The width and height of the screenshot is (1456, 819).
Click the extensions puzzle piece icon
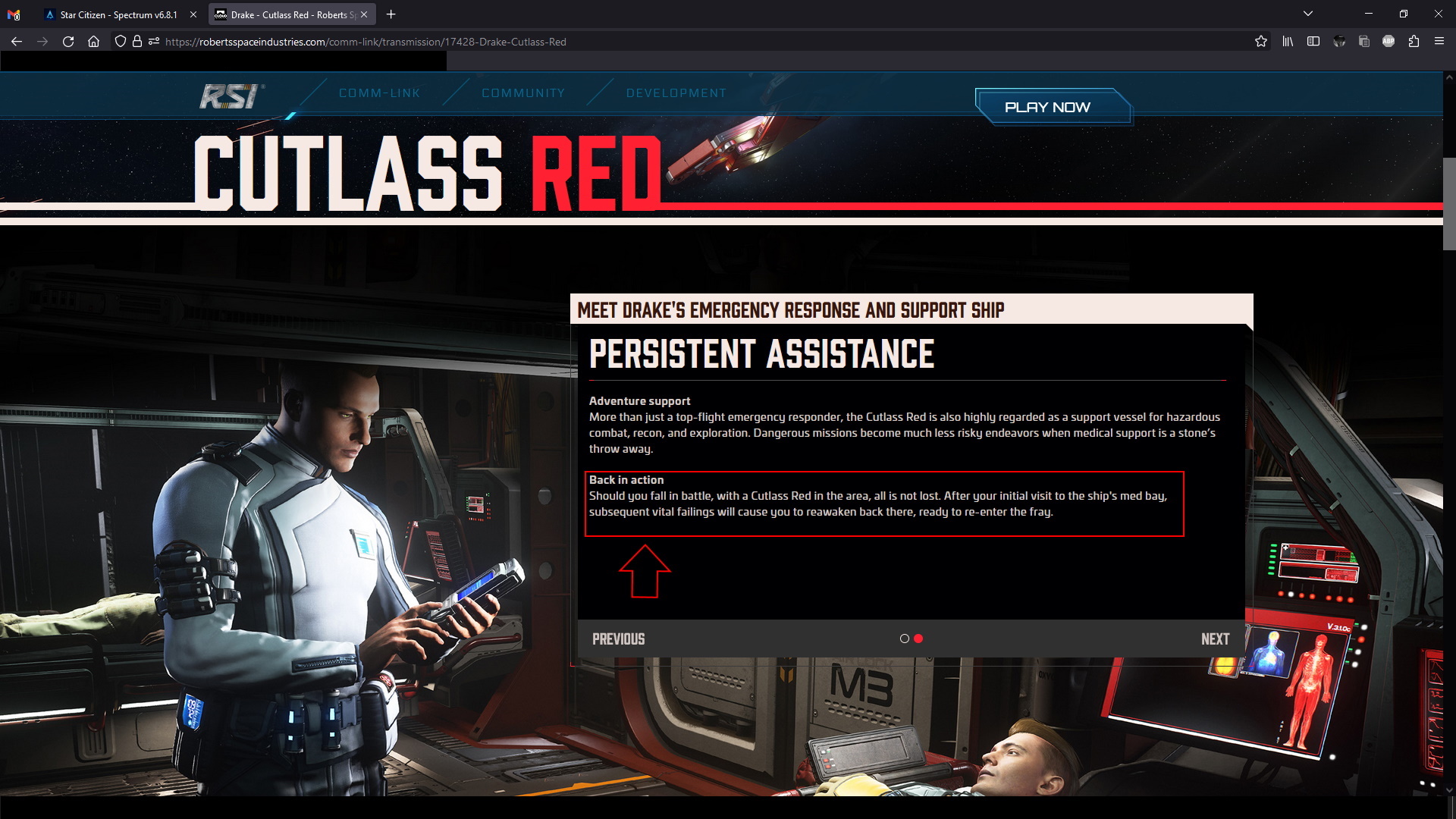click(x=1415, y=42)
